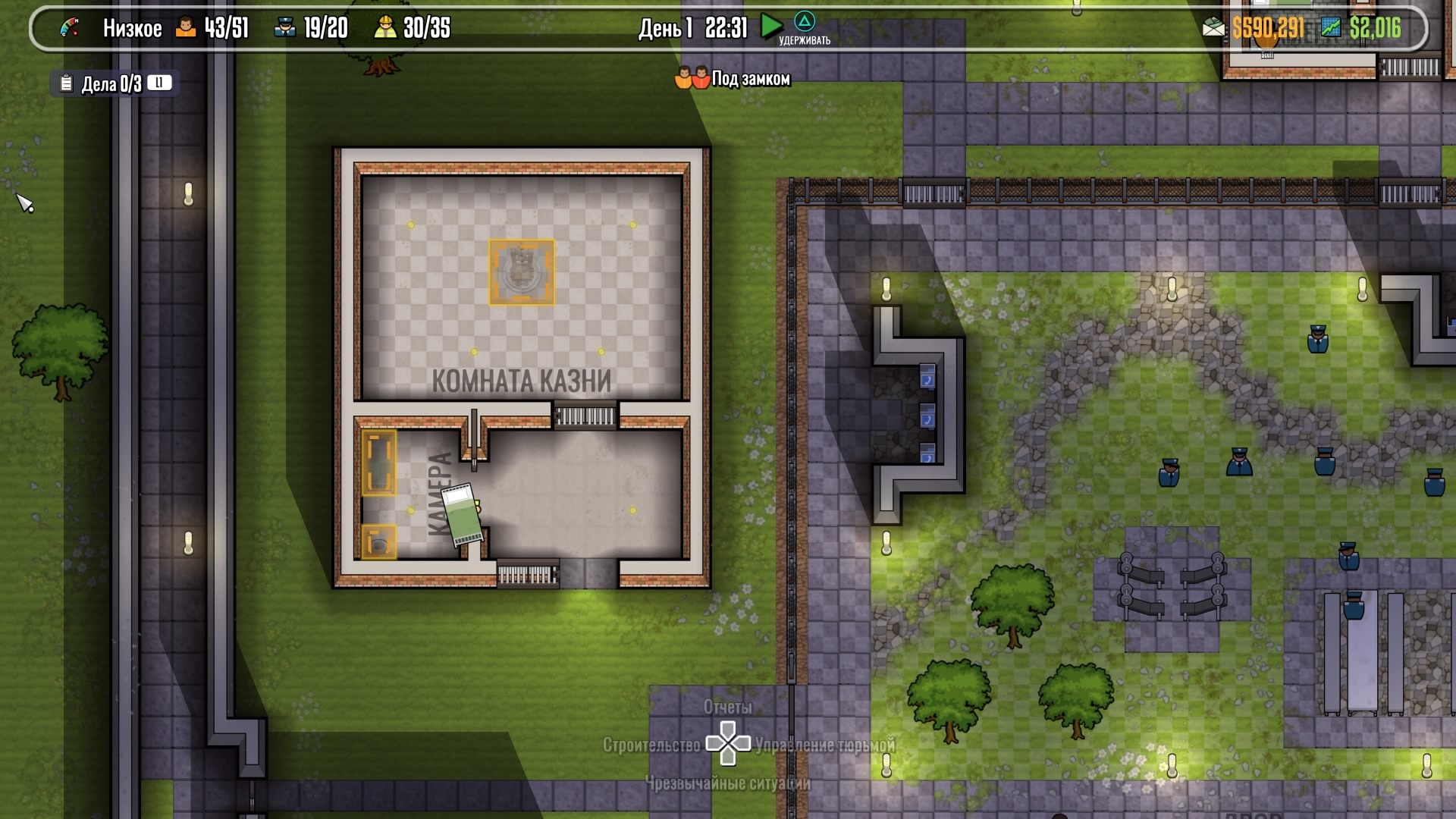Viewport: 1456px width, 819px height.
Task: Click the green play speed button
Action: point(770,27)
